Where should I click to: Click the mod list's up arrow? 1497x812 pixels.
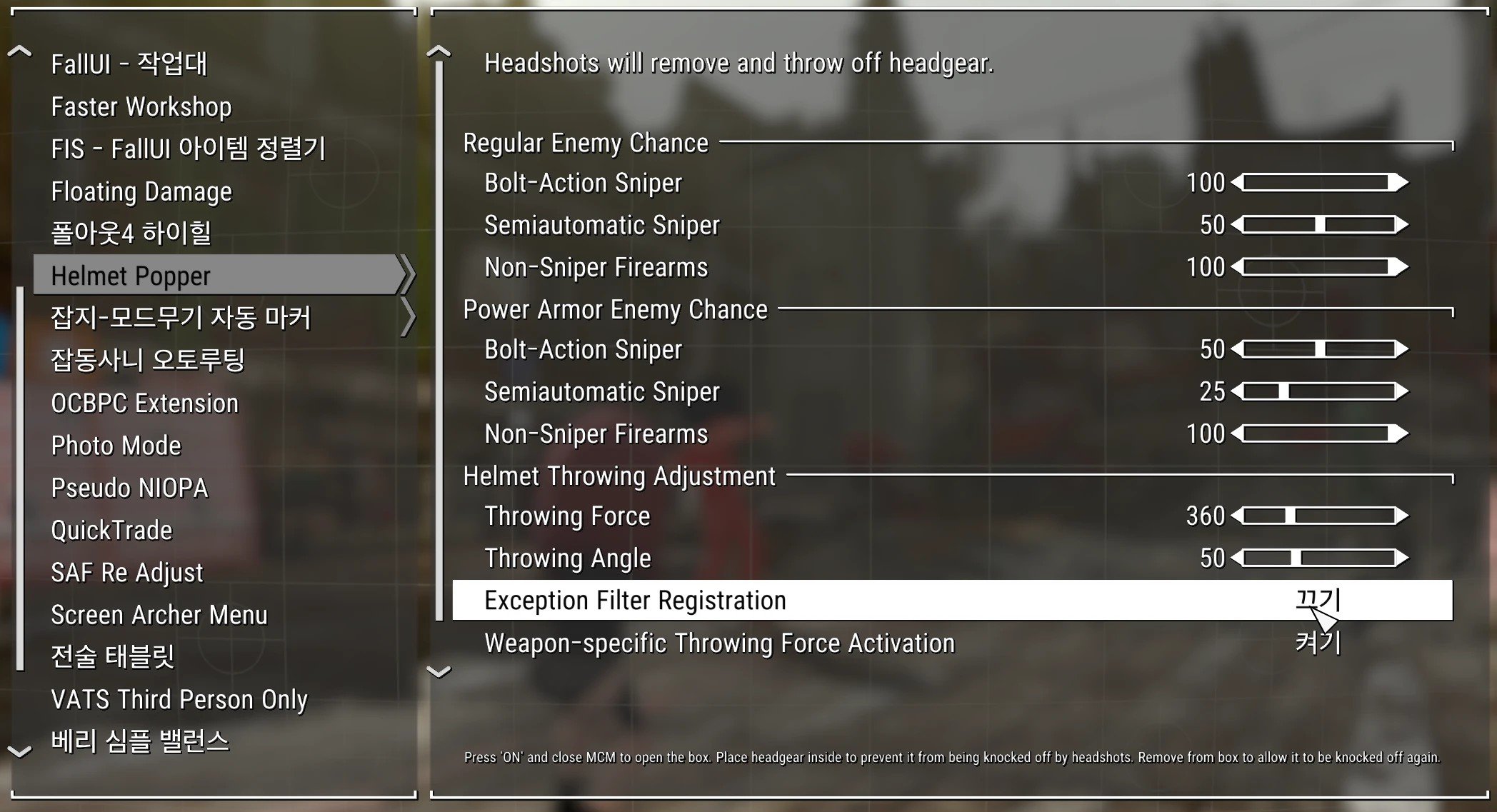19,51
